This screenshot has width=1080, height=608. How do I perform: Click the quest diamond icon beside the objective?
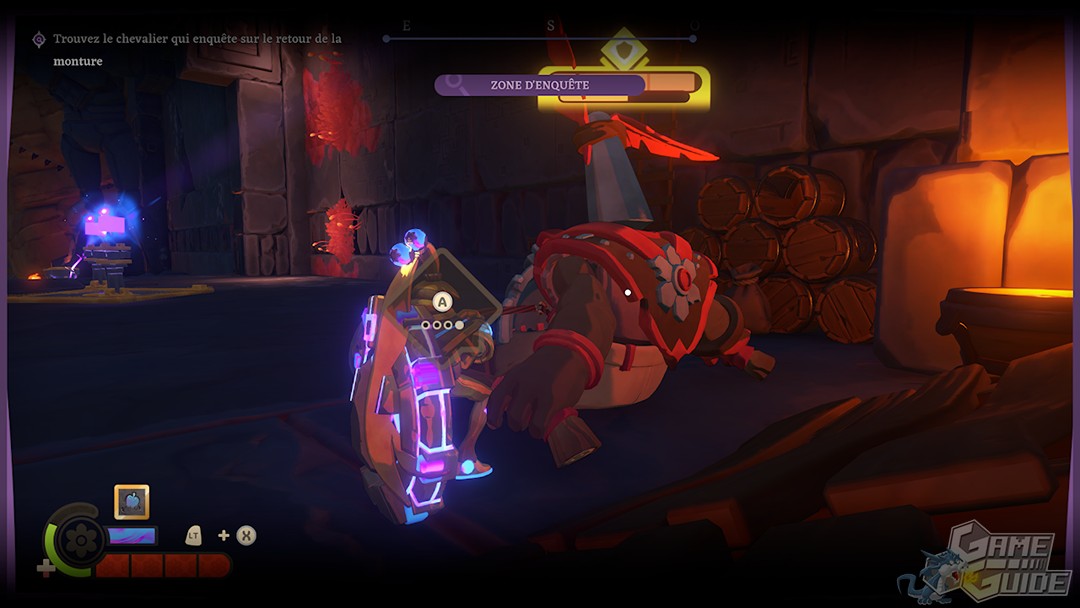point(39,39)
